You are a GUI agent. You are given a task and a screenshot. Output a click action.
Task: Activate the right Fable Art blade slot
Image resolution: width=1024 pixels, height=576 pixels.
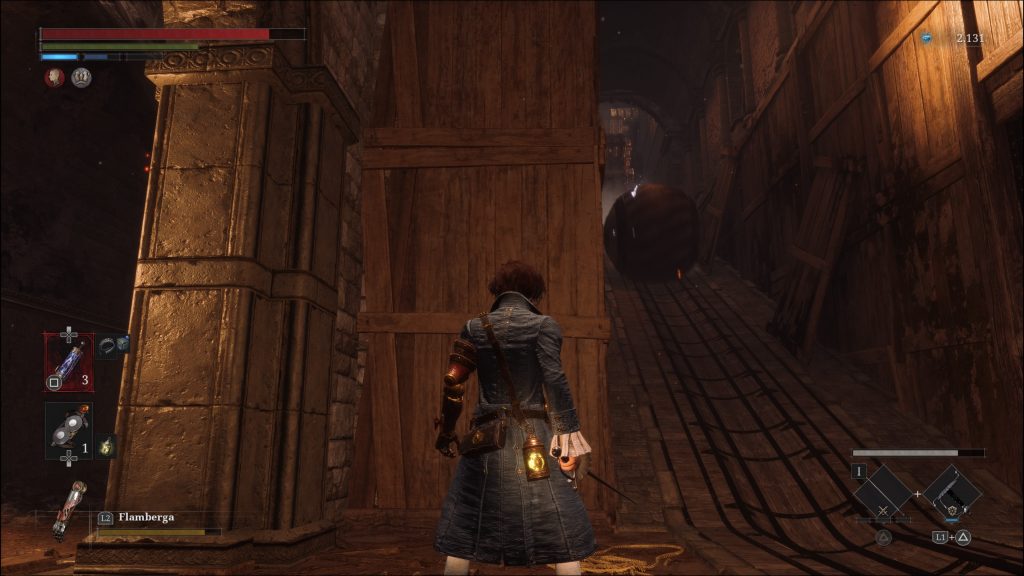952,492
